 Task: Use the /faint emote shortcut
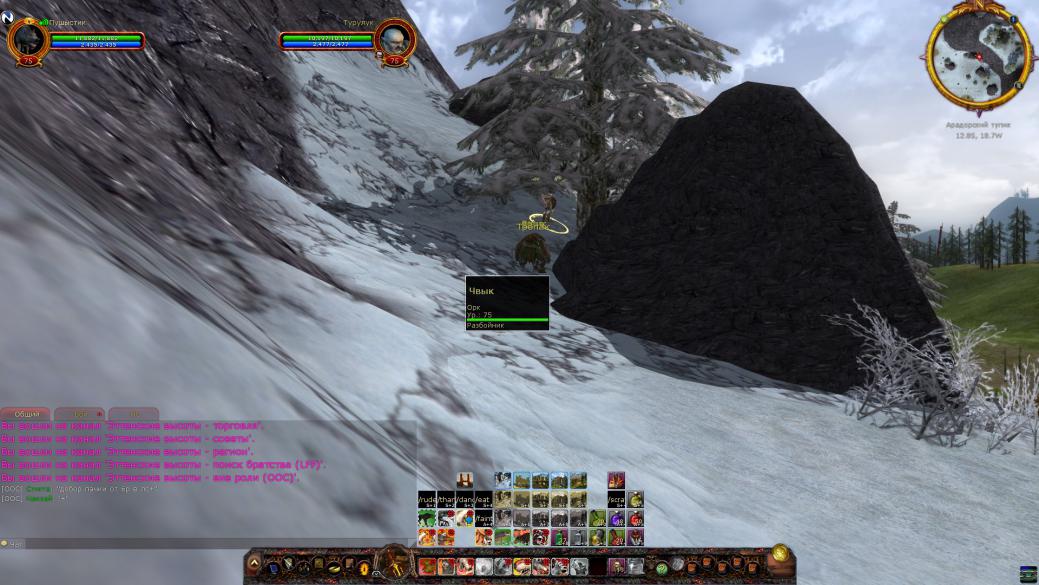click(x=484, y=518)
